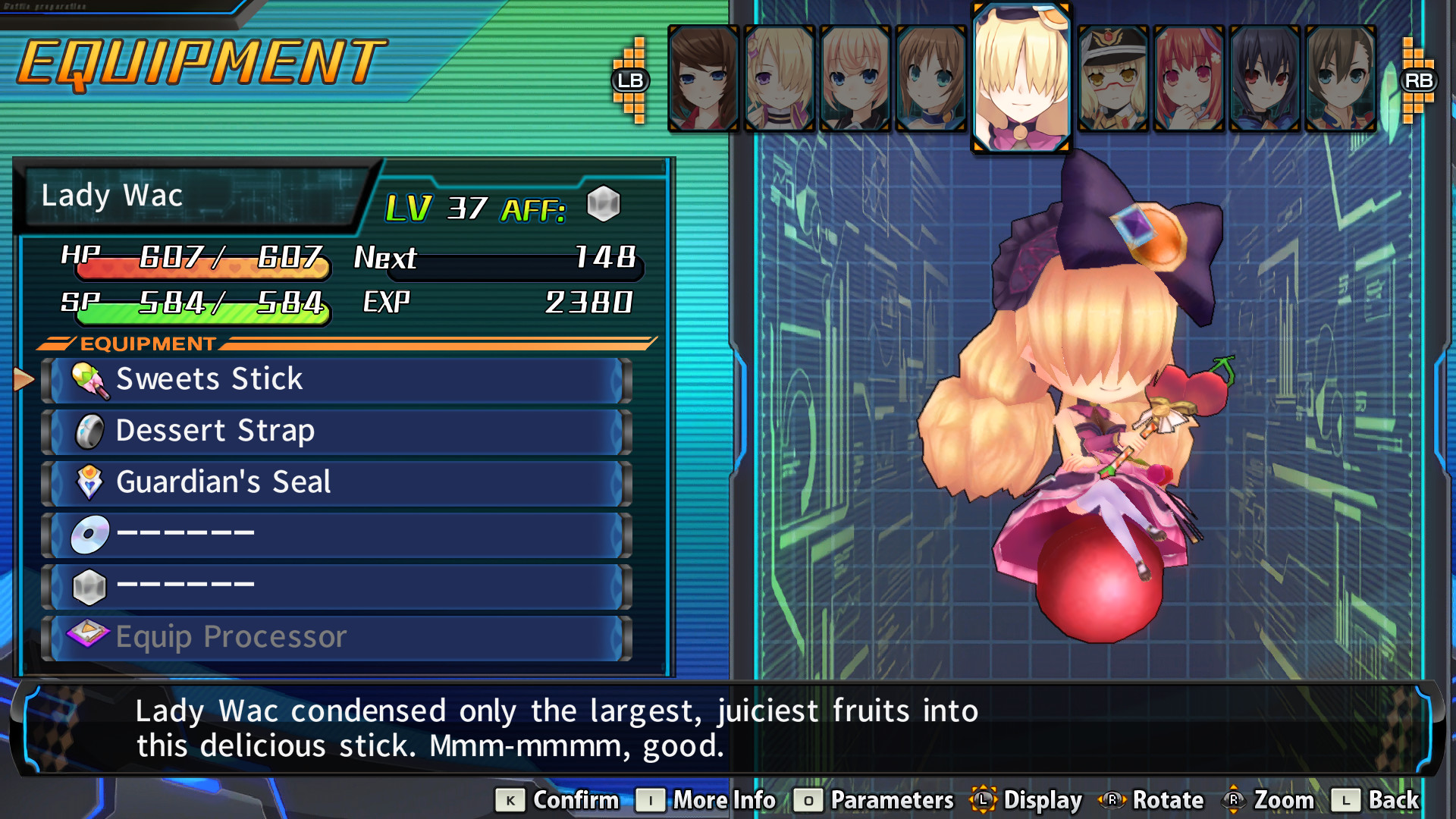Select the highlighted Lady Wac portrait tab
1456x819 pixels.
click(x=1020, y=76)
